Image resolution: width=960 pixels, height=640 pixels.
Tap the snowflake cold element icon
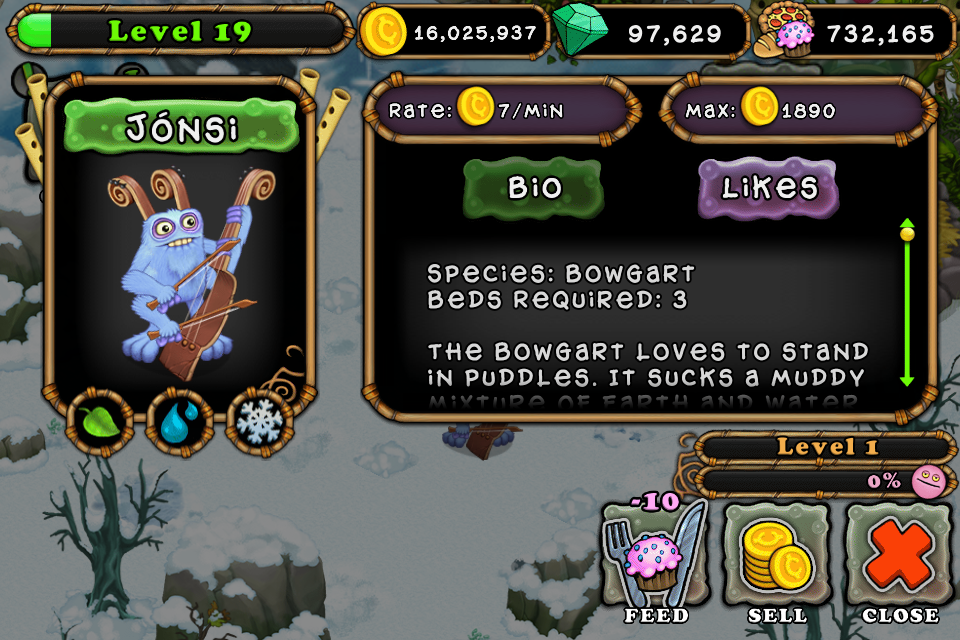click(x=261, y=422)
